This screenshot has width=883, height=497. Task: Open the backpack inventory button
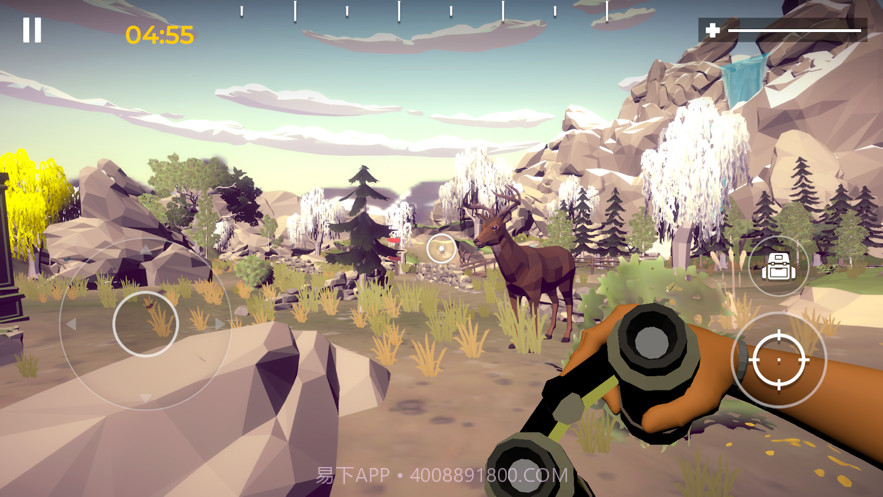(x=778, y=266)
